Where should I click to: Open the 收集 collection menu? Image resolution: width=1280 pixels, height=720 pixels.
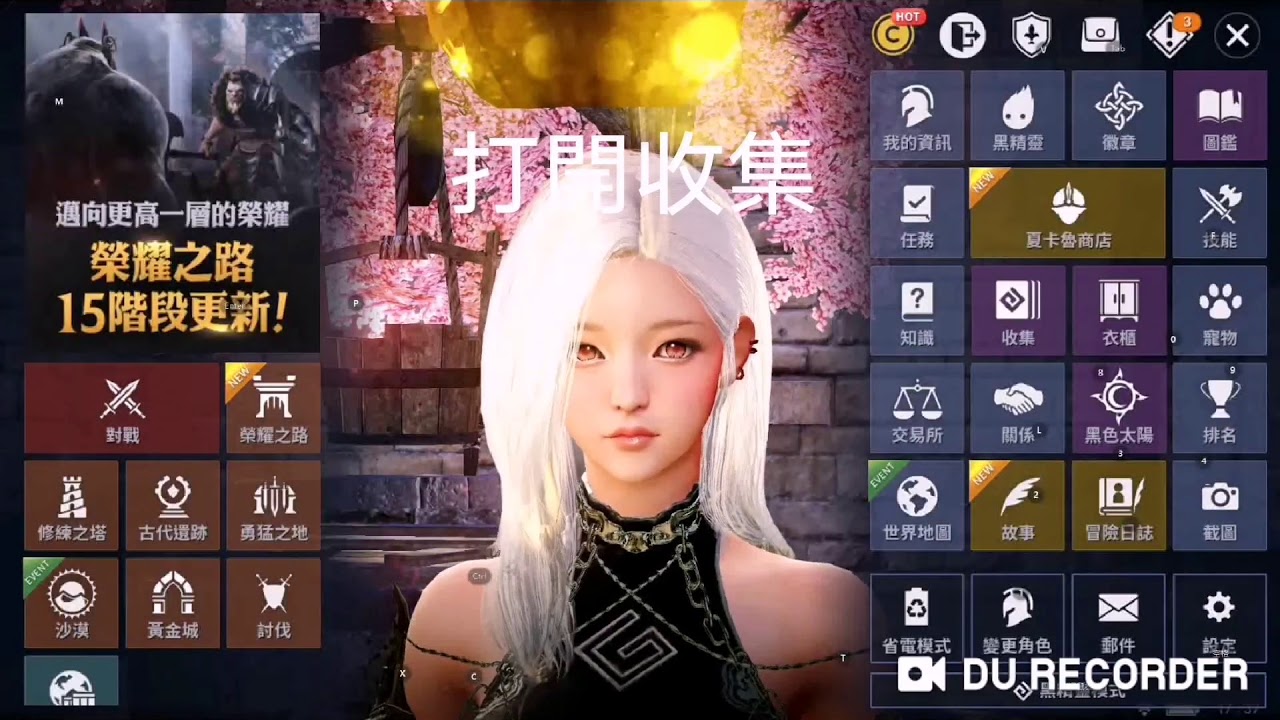[x=1018, y=311]
